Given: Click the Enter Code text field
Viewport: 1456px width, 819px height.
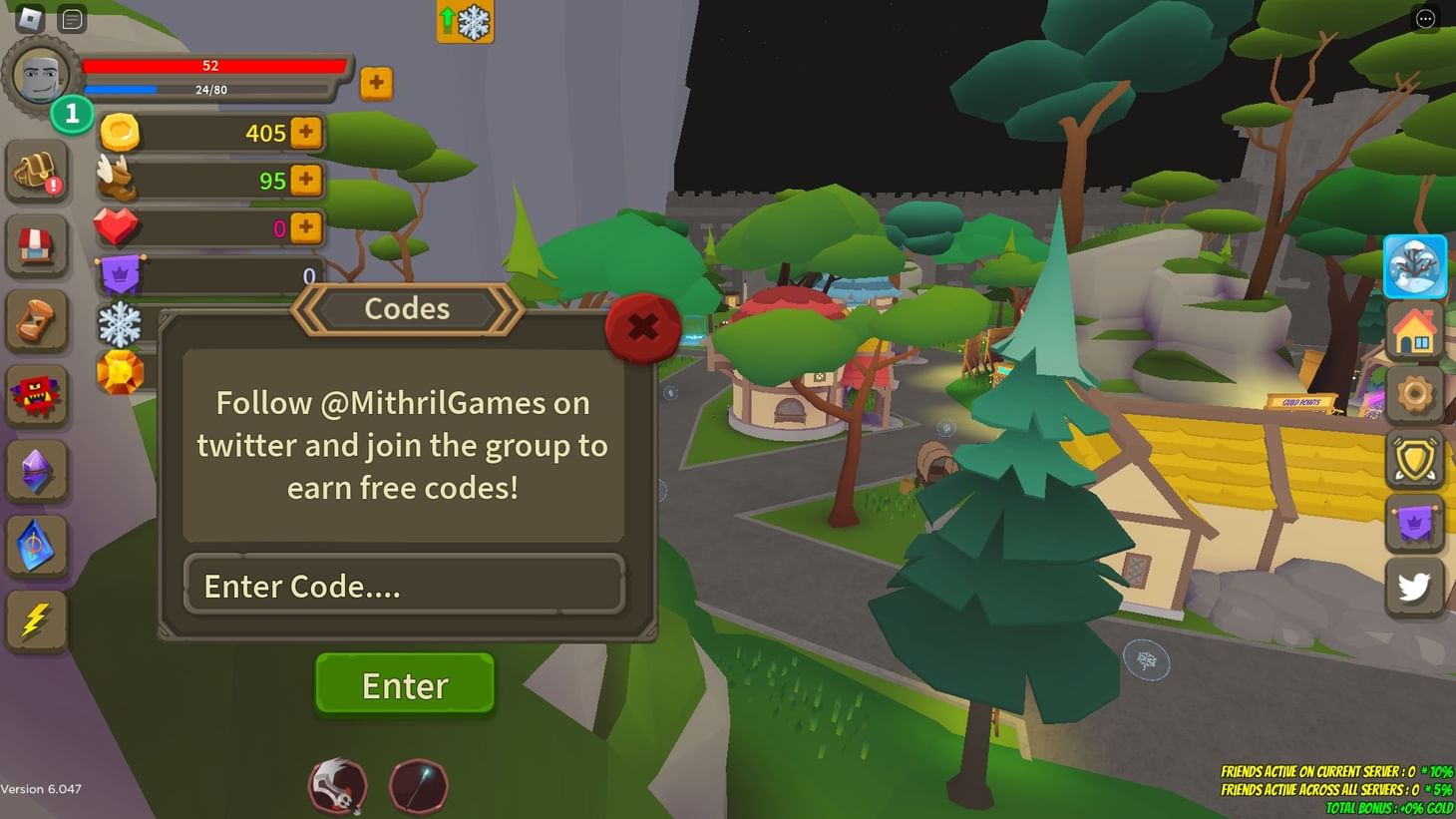Looking at the screenshot, I should 403,586.
